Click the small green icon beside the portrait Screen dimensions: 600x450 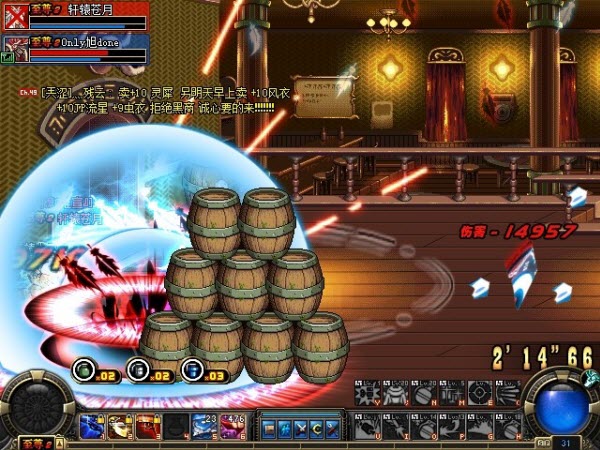7,59
